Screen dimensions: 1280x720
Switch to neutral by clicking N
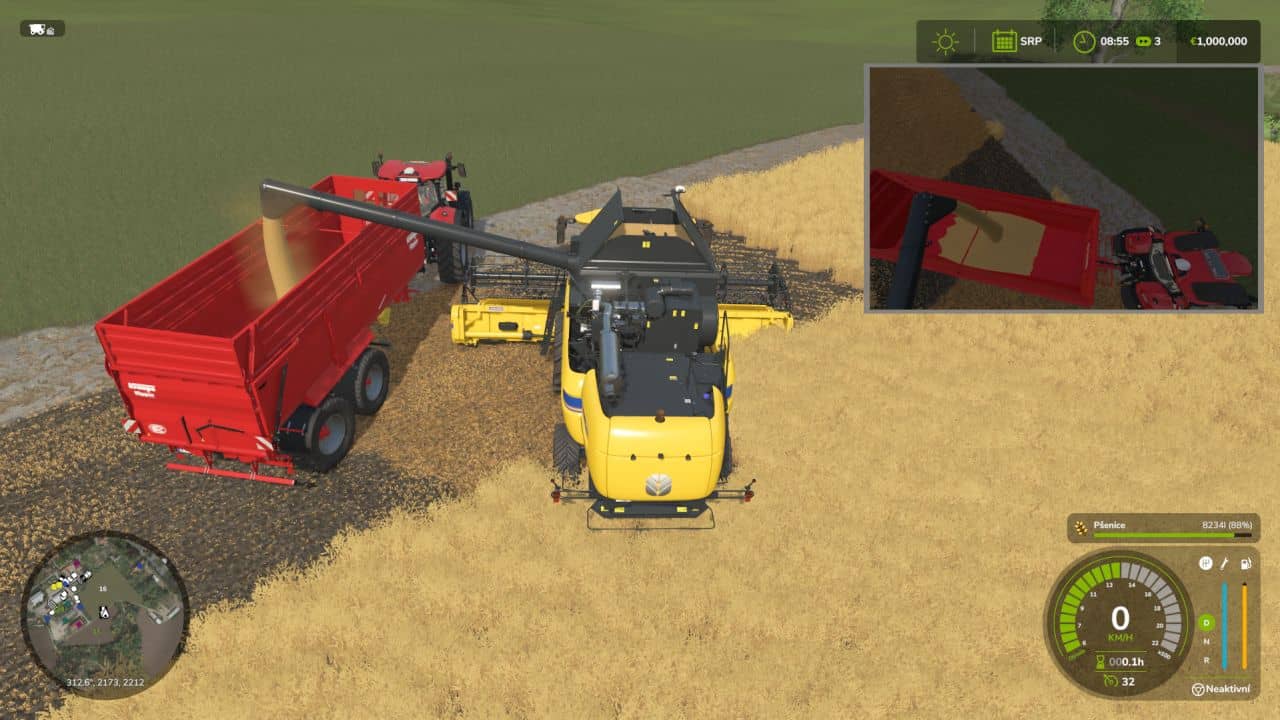1208,642
